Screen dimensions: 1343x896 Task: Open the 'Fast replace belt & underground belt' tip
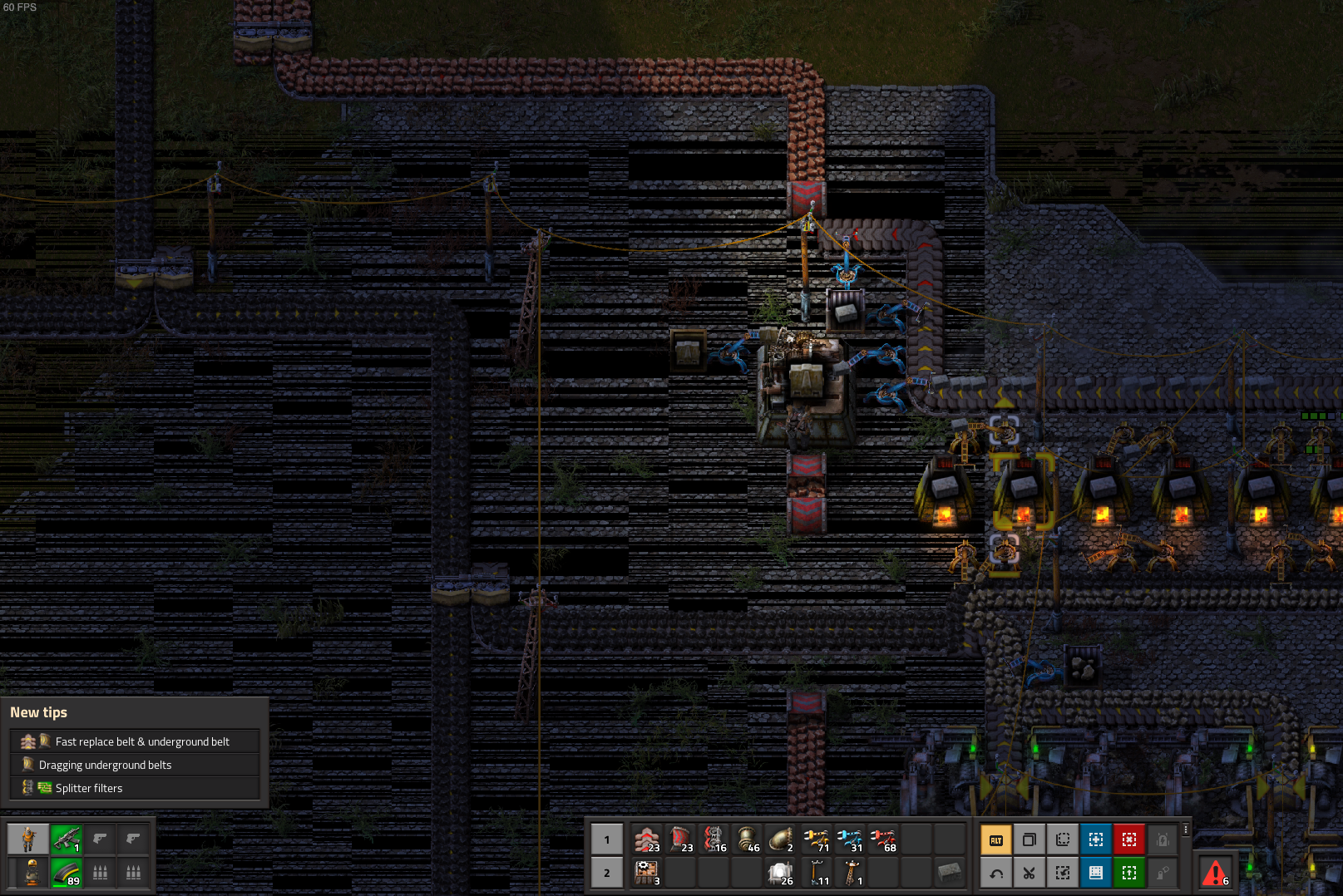(141, 741)
